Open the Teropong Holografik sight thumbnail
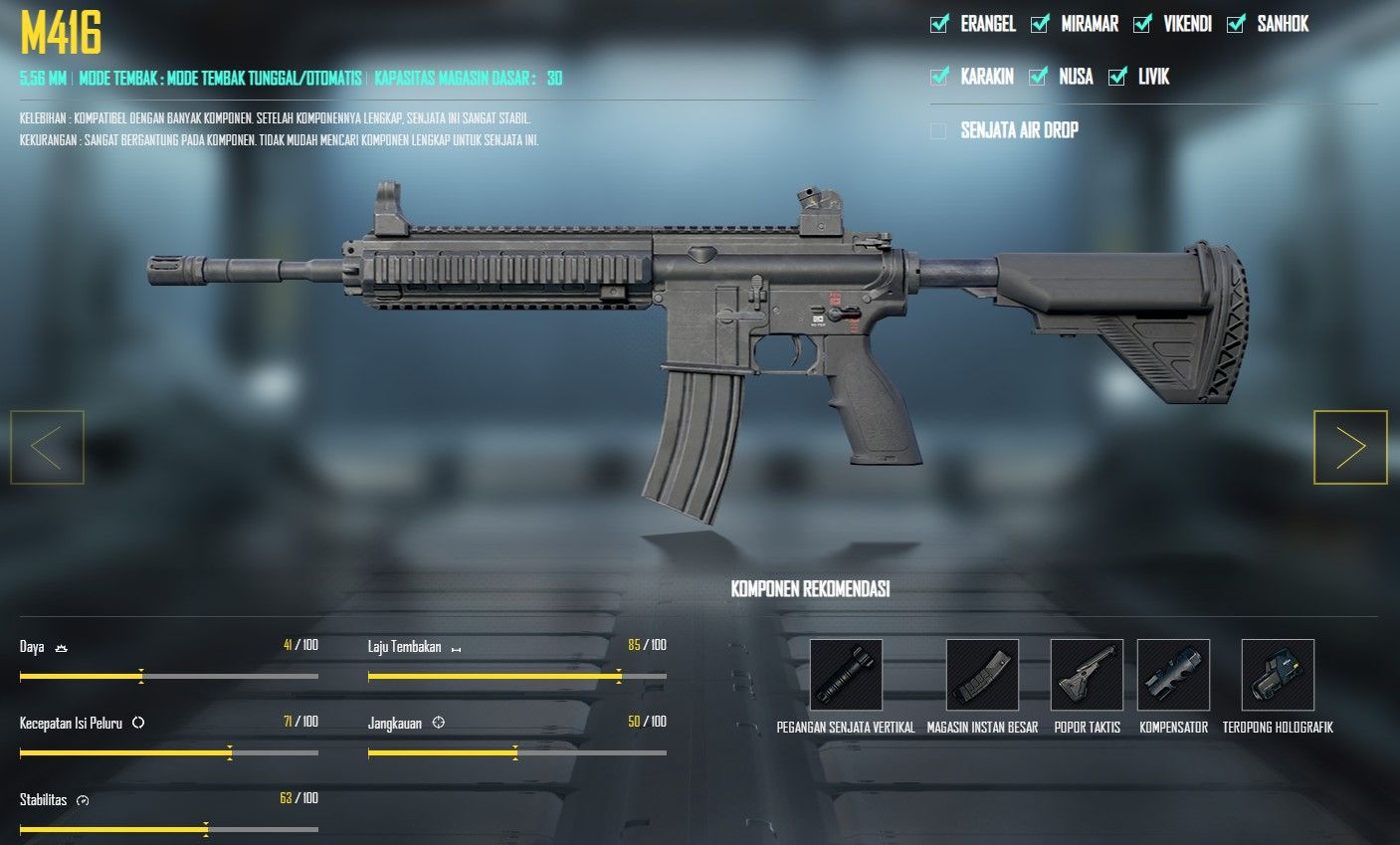This screenshot has height=845, width=1400. 1278,675
